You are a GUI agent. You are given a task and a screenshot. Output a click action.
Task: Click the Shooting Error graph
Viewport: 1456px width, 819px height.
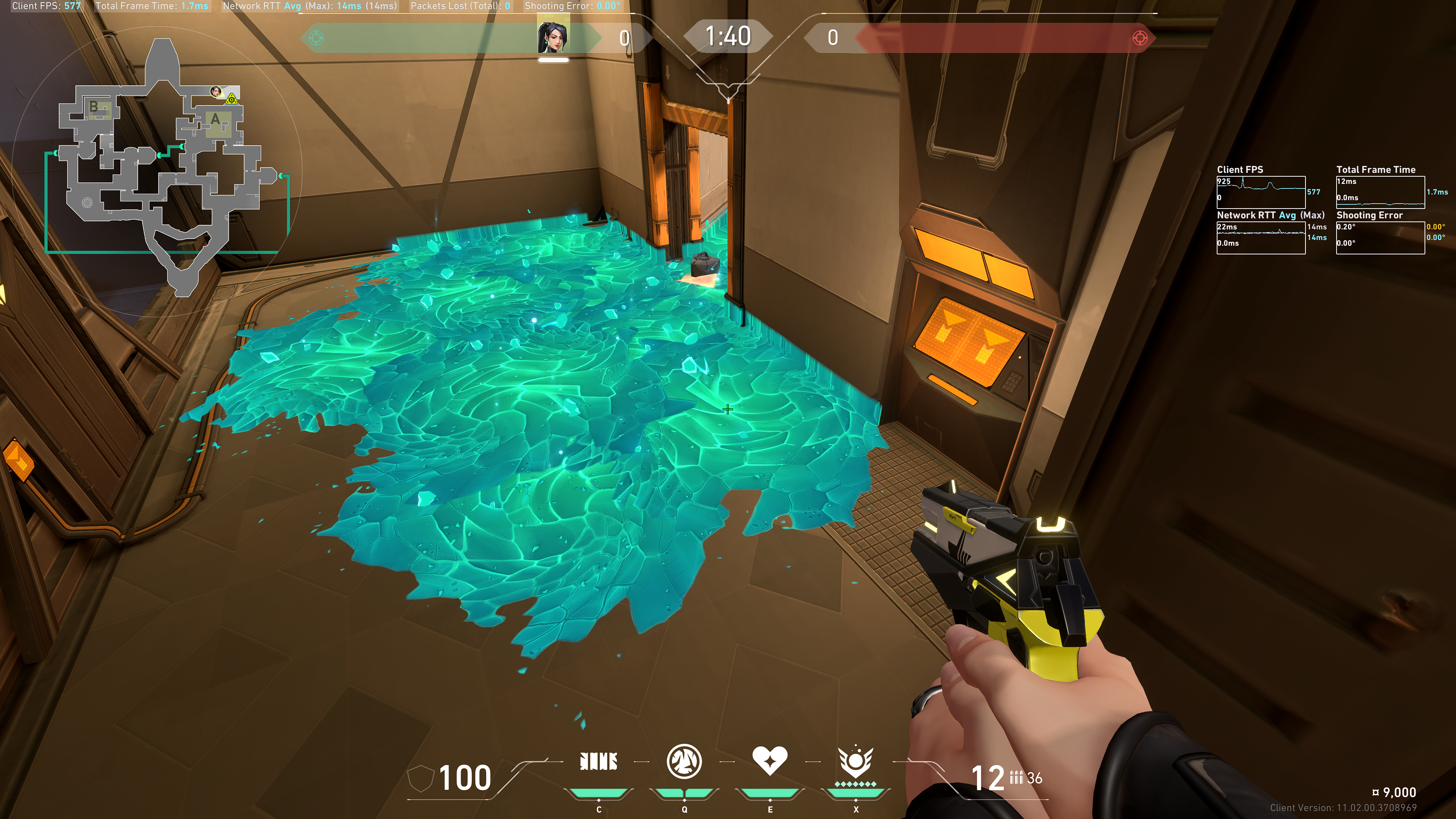1380,237
